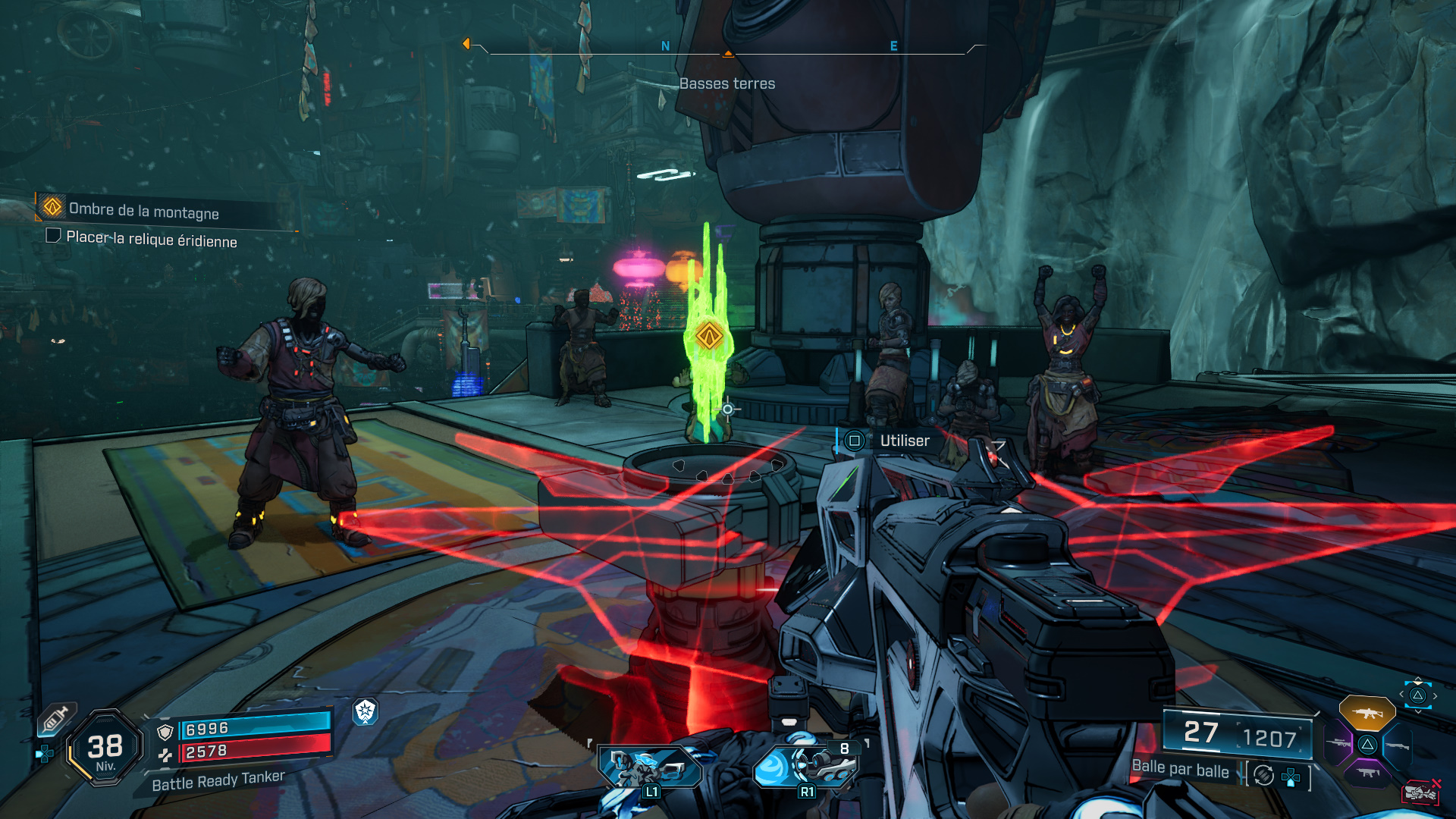Switch to the purple sniper rifle slot
The height and width of the screenshot is (819, 1456).
1338,744
